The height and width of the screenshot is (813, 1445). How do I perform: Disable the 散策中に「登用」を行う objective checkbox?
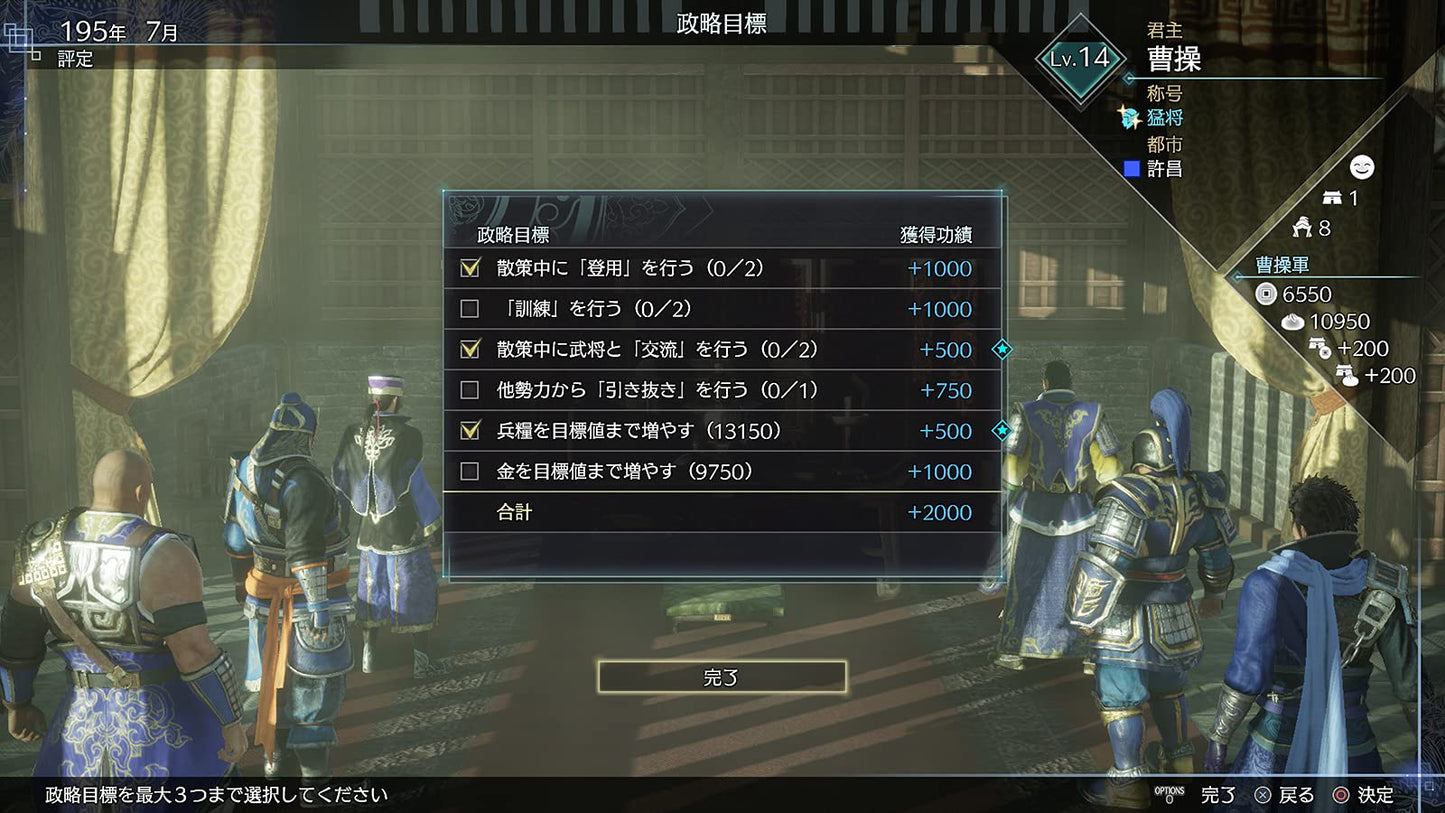tap(469, 268)
